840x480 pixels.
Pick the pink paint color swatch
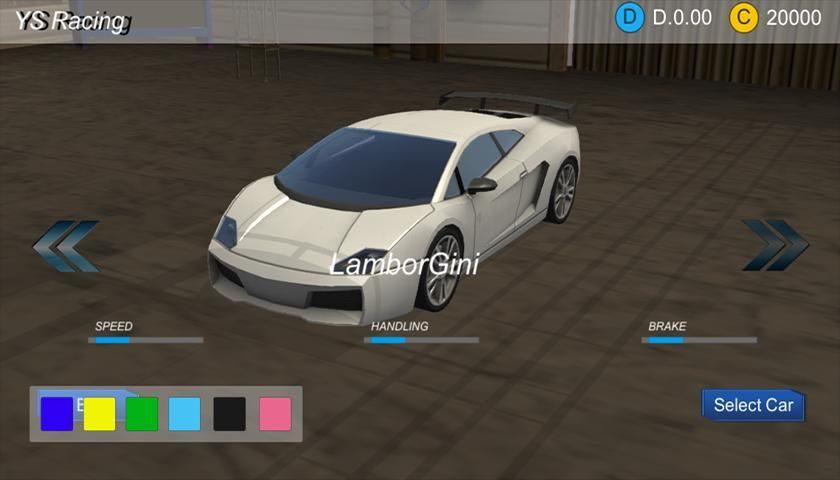(x=275, y=414)
